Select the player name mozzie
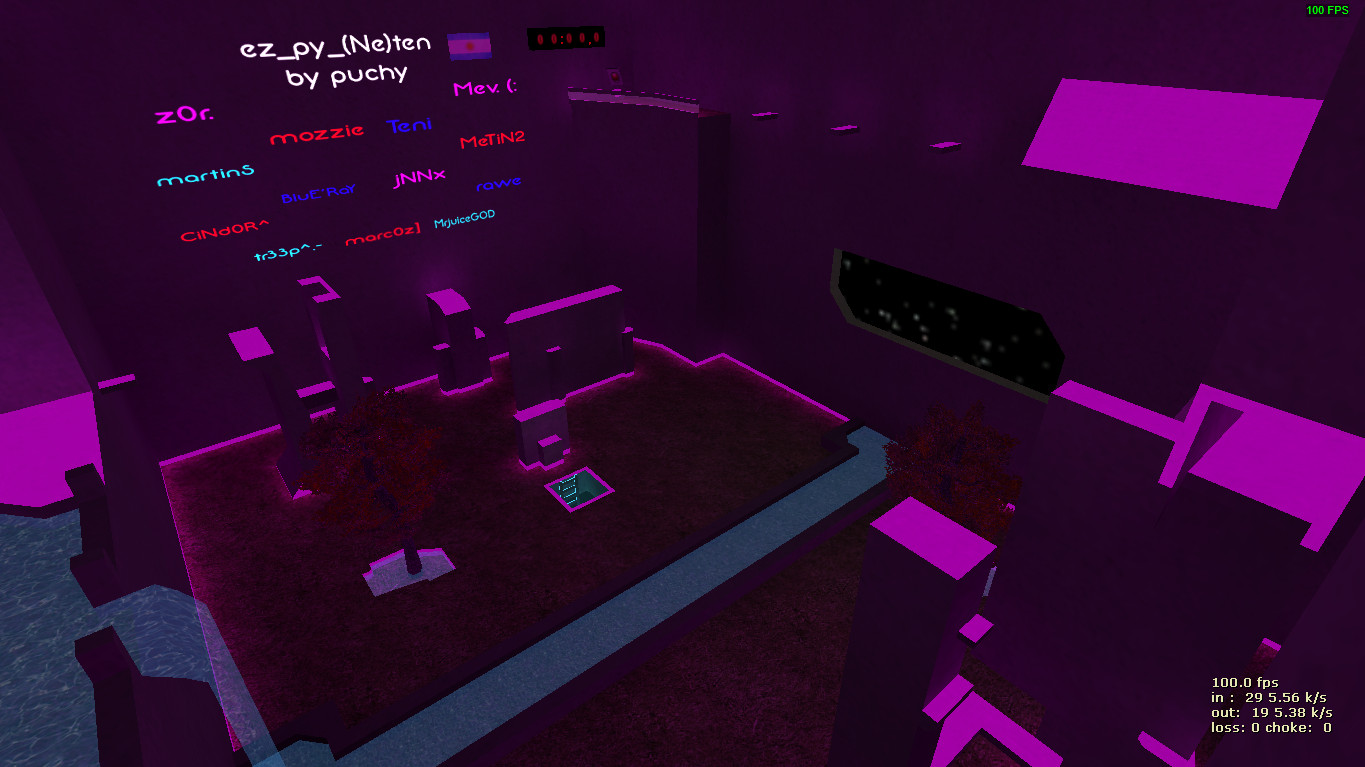 (x=317, y=133)
